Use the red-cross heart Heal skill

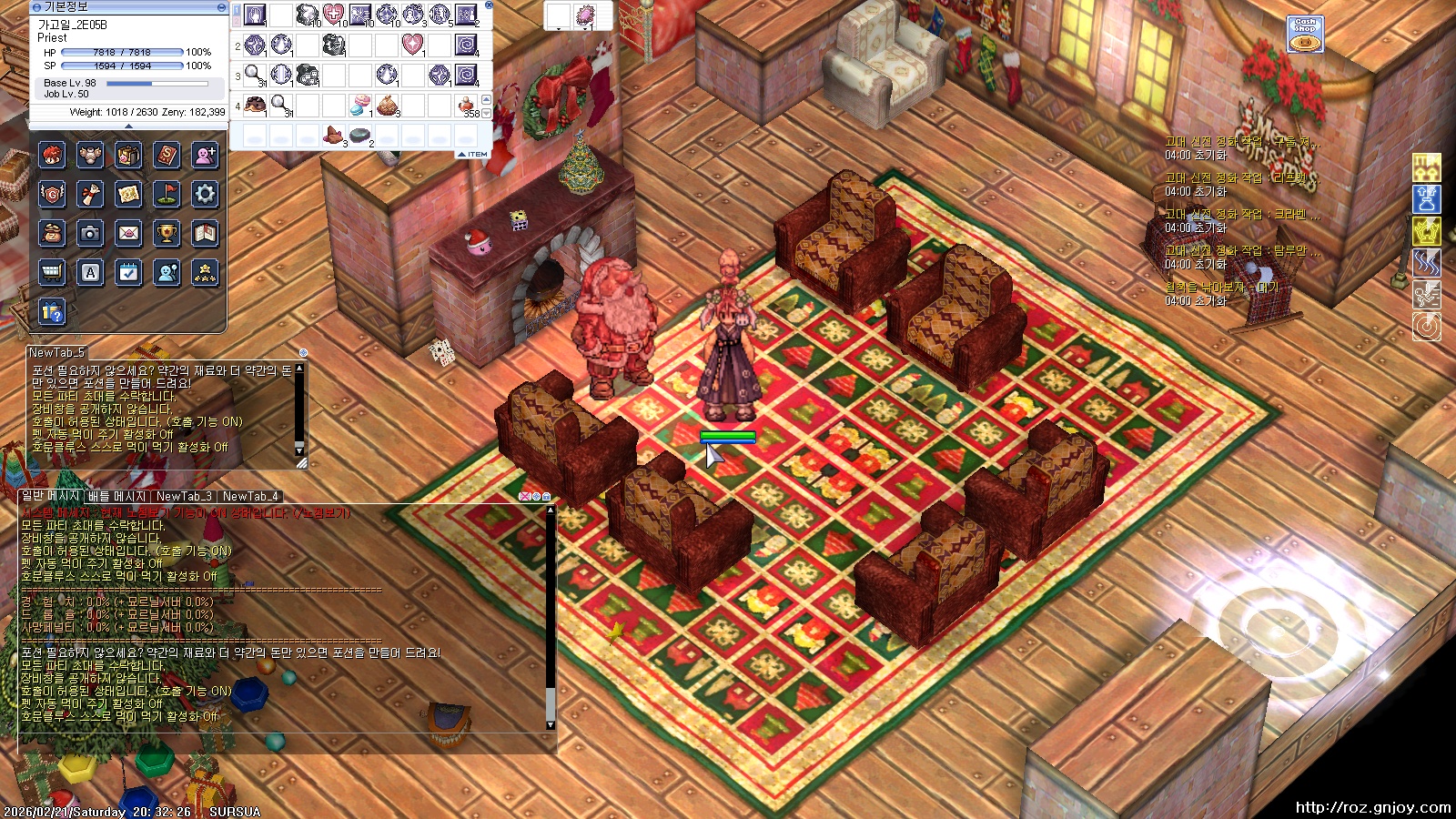coord(334,15)
